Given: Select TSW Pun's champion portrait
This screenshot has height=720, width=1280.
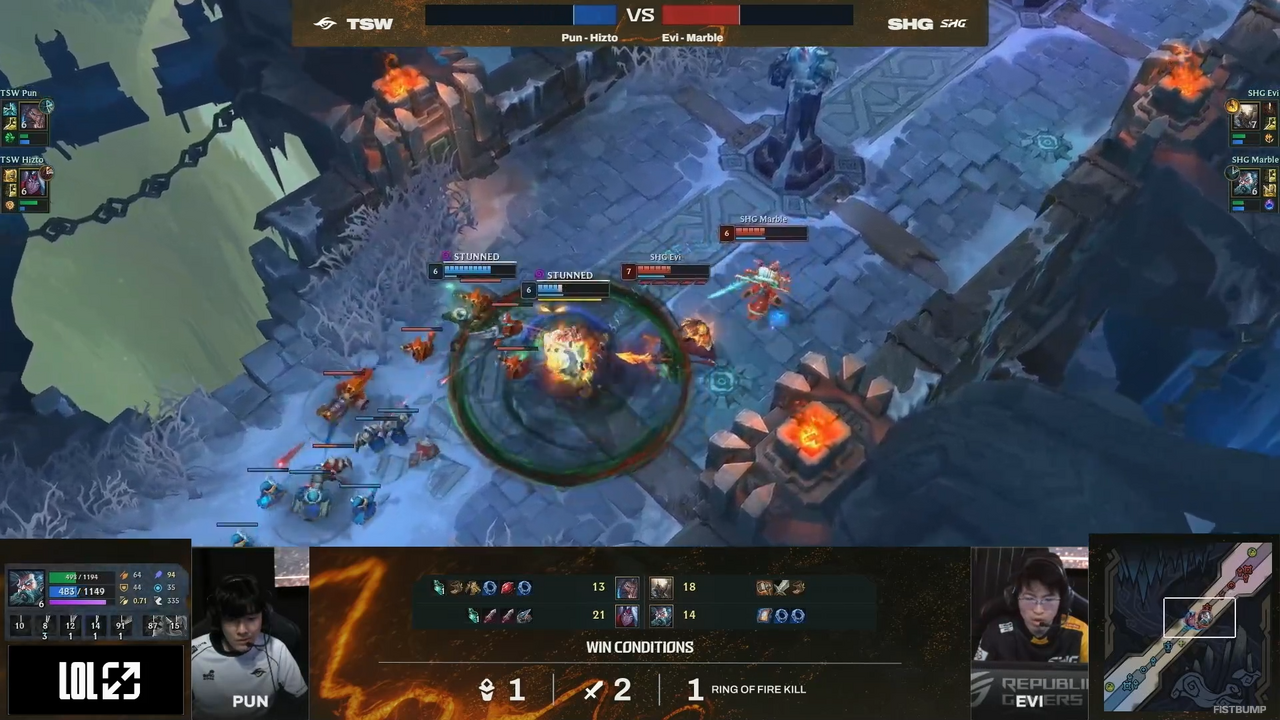Looking at the screenshot, I should [x=34, y=117].
